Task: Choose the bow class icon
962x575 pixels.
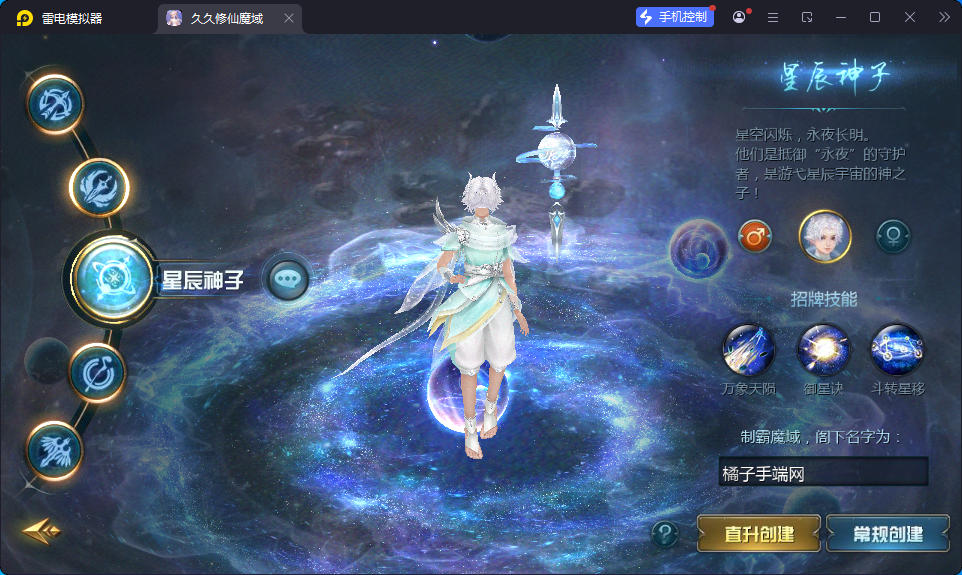Action: pos(55,103)
